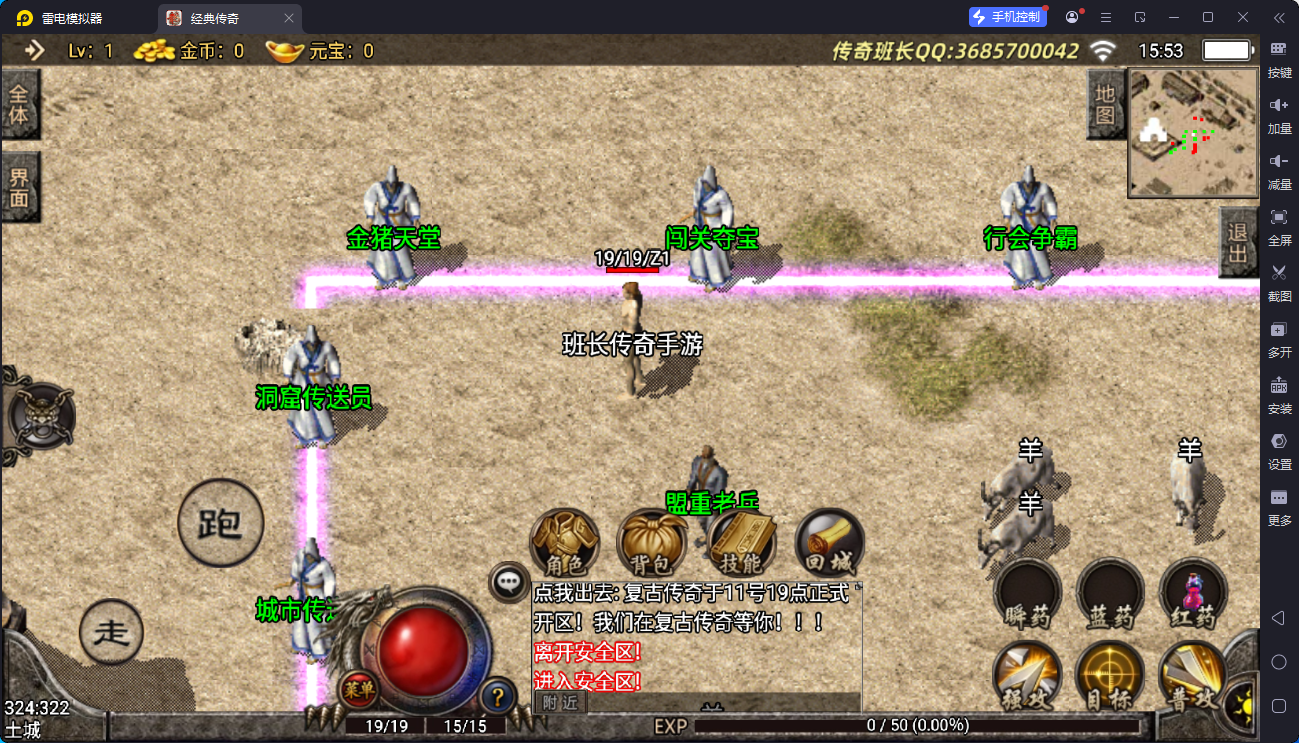The width and height of the screenshot is (1299, 743).
Task: Click the emulator 截图 screenshot button
Action: pos(1279,281)
